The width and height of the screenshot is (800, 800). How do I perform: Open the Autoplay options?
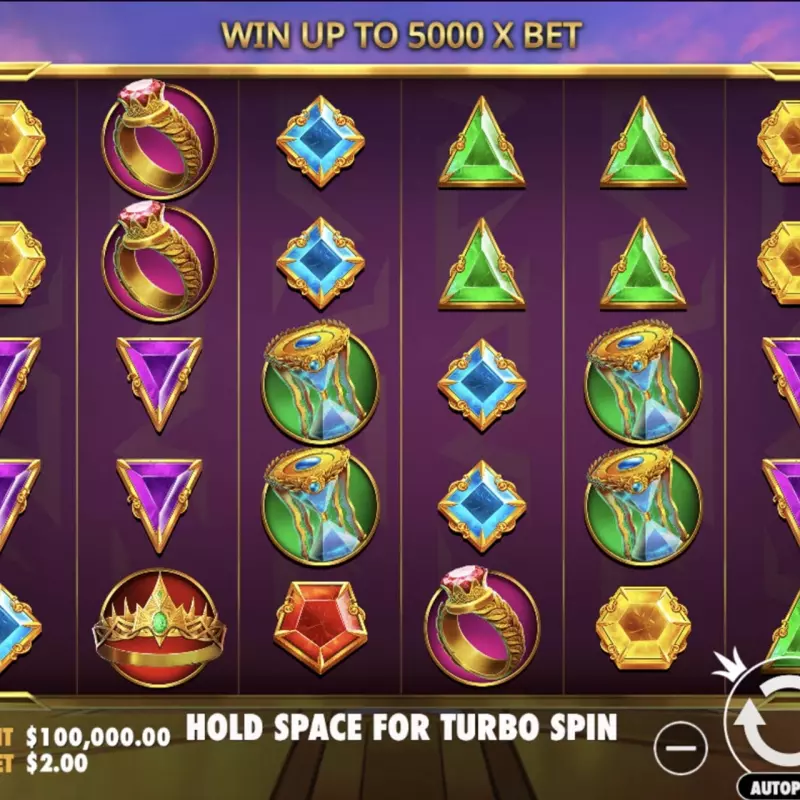click(x=772, y=786)
